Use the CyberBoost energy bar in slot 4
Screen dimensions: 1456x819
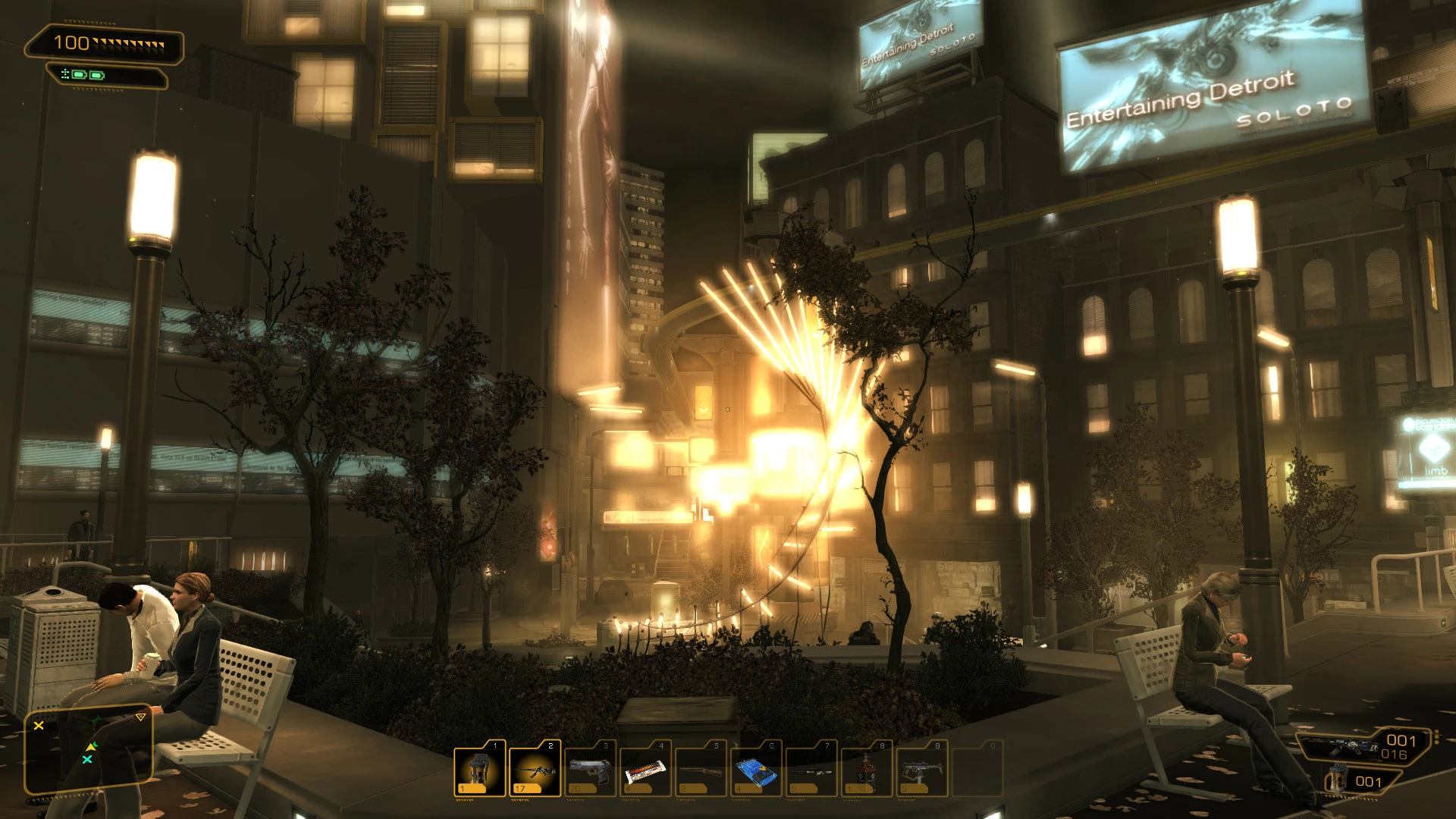click(x=644, y=770)
